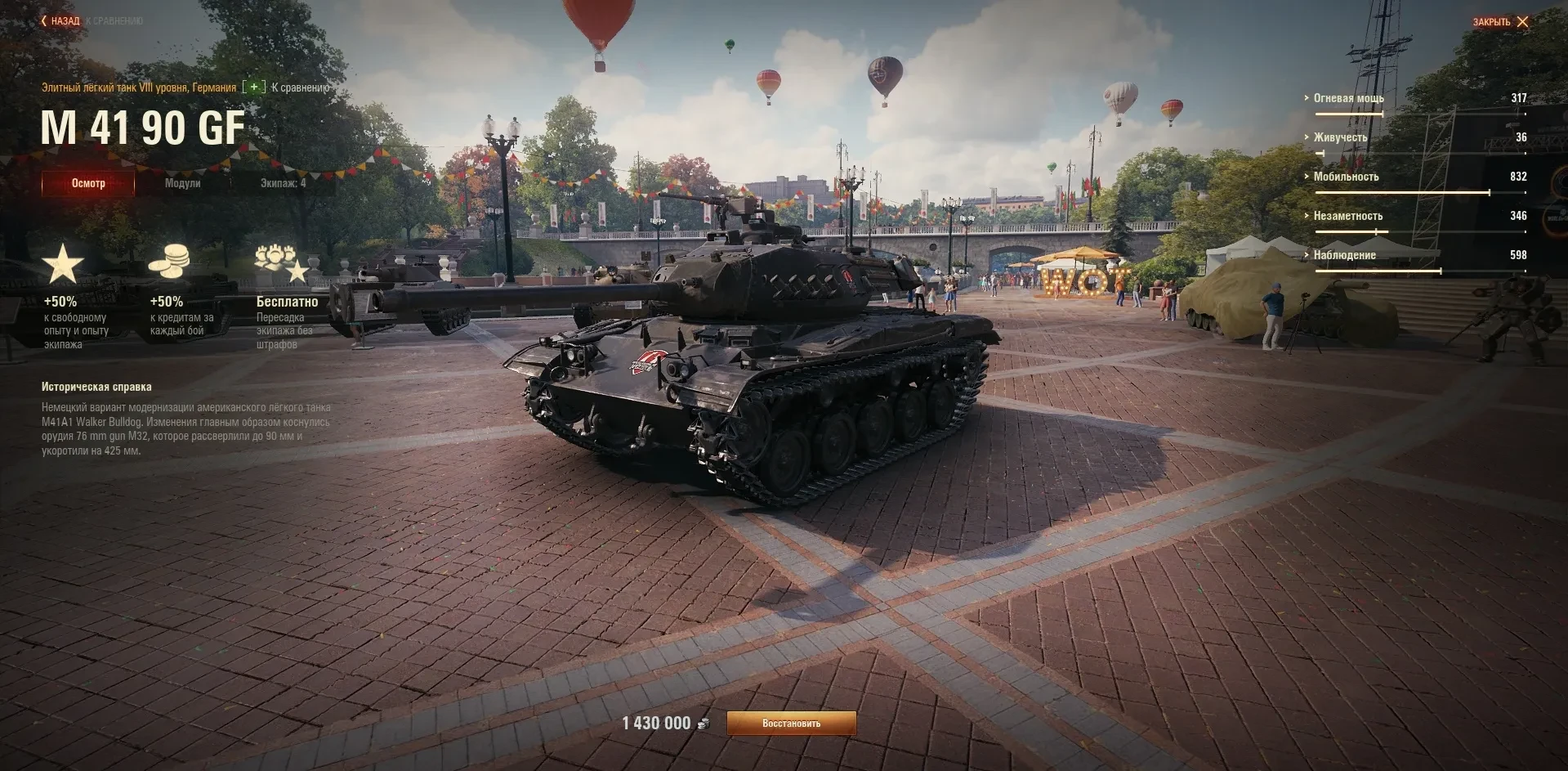Select the free crew transfer icon

click(281, 263)
